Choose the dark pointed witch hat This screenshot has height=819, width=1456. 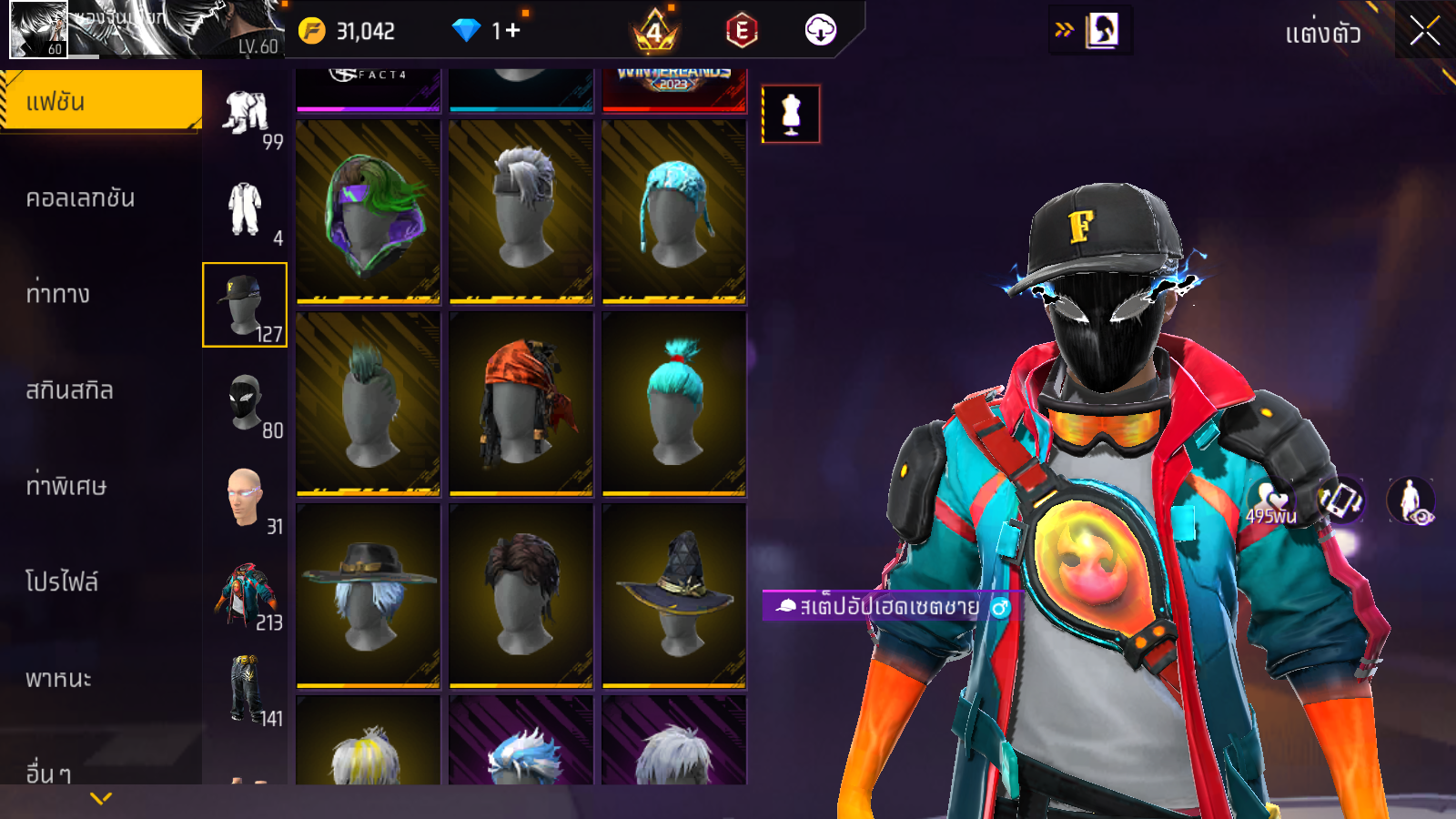(x=673, y=595)
